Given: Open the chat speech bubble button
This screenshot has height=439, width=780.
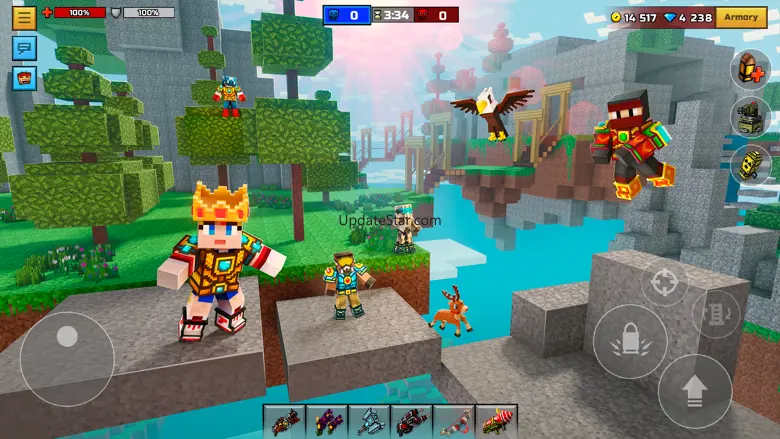Looking at the screenshot, I should [x=24, y=47].
